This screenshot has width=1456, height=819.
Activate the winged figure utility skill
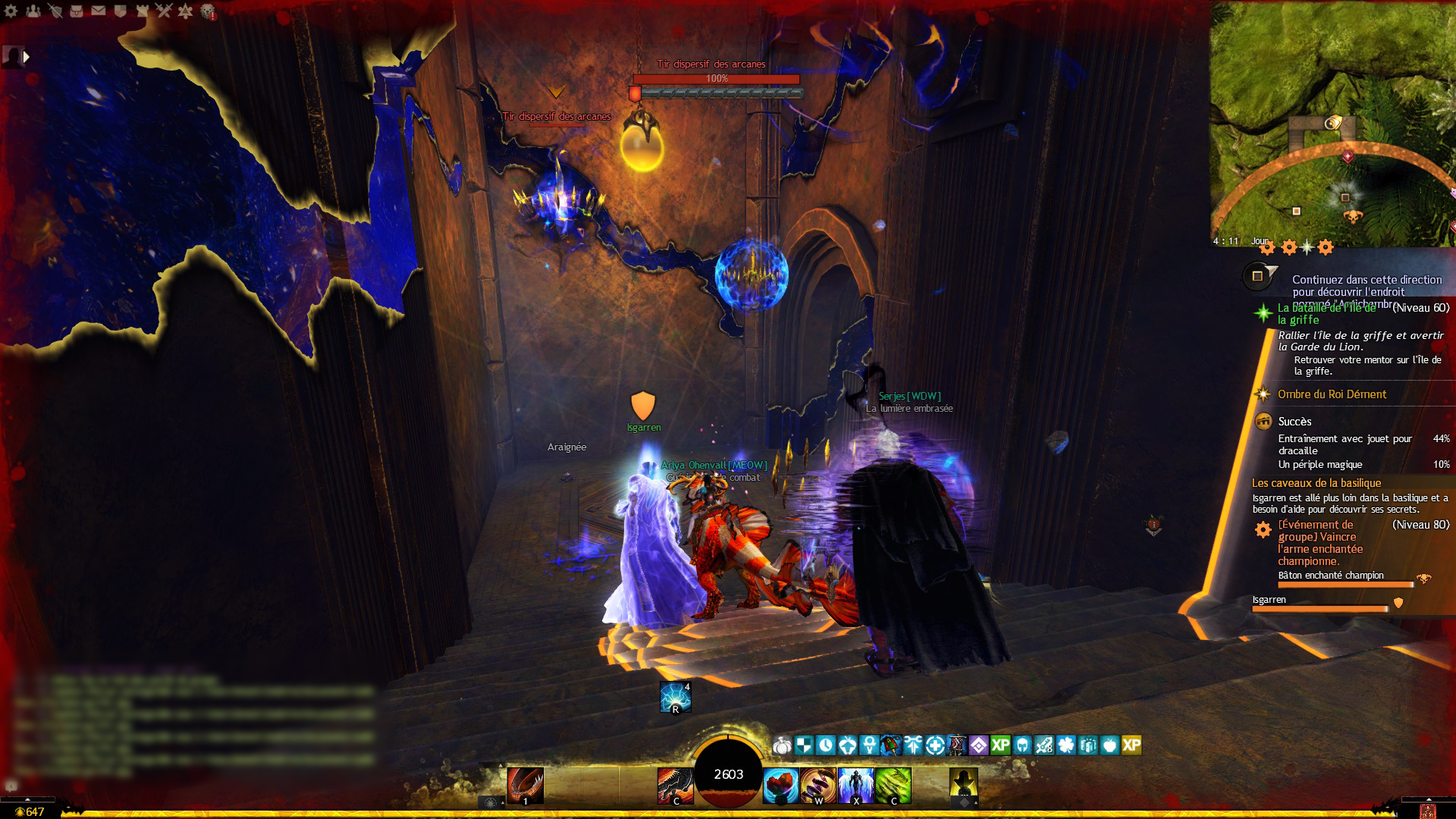click(855, 785)
